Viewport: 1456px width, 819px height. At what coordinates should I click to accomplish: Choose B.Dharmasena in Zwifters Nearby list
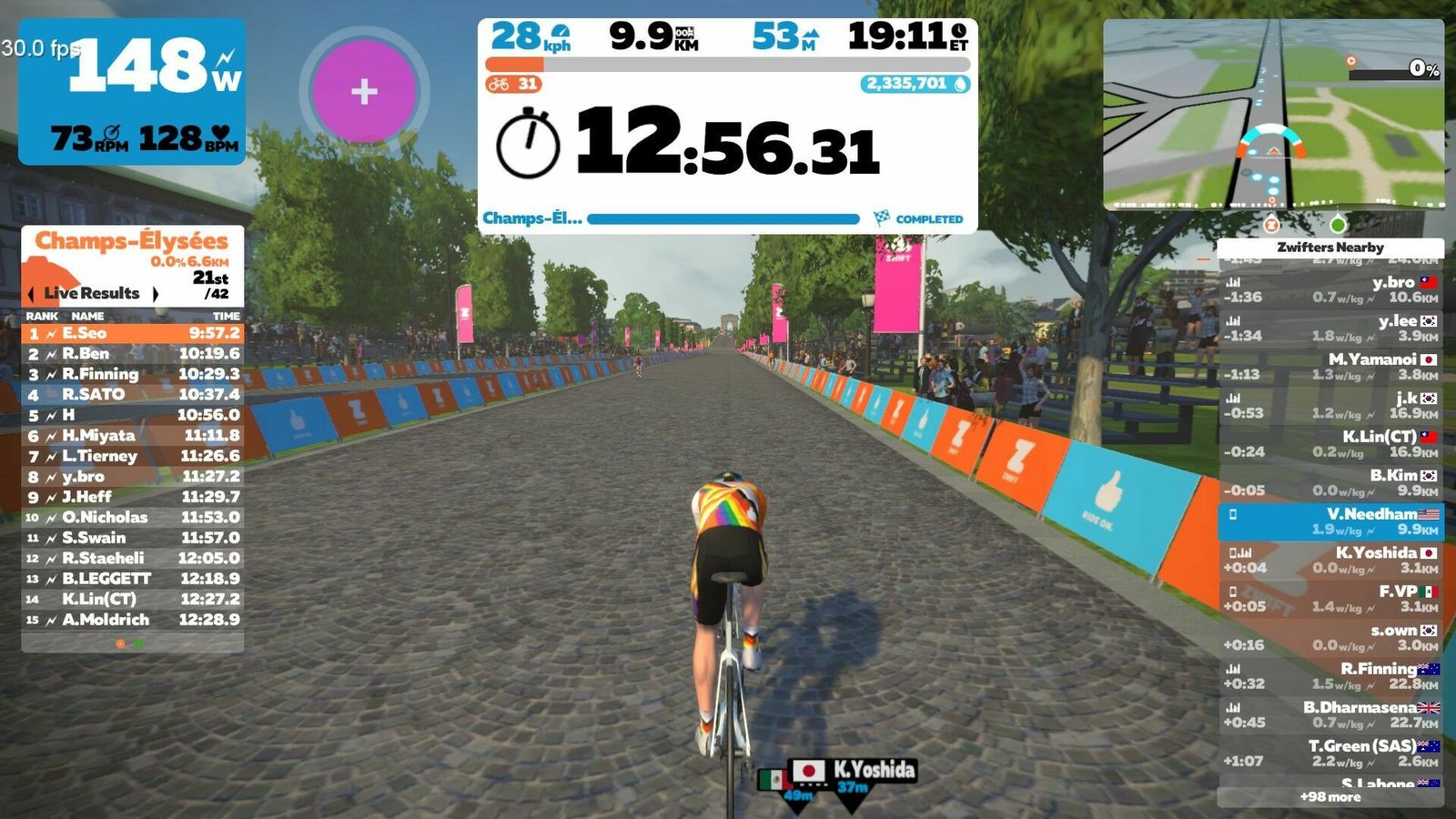click(1330, 714)
